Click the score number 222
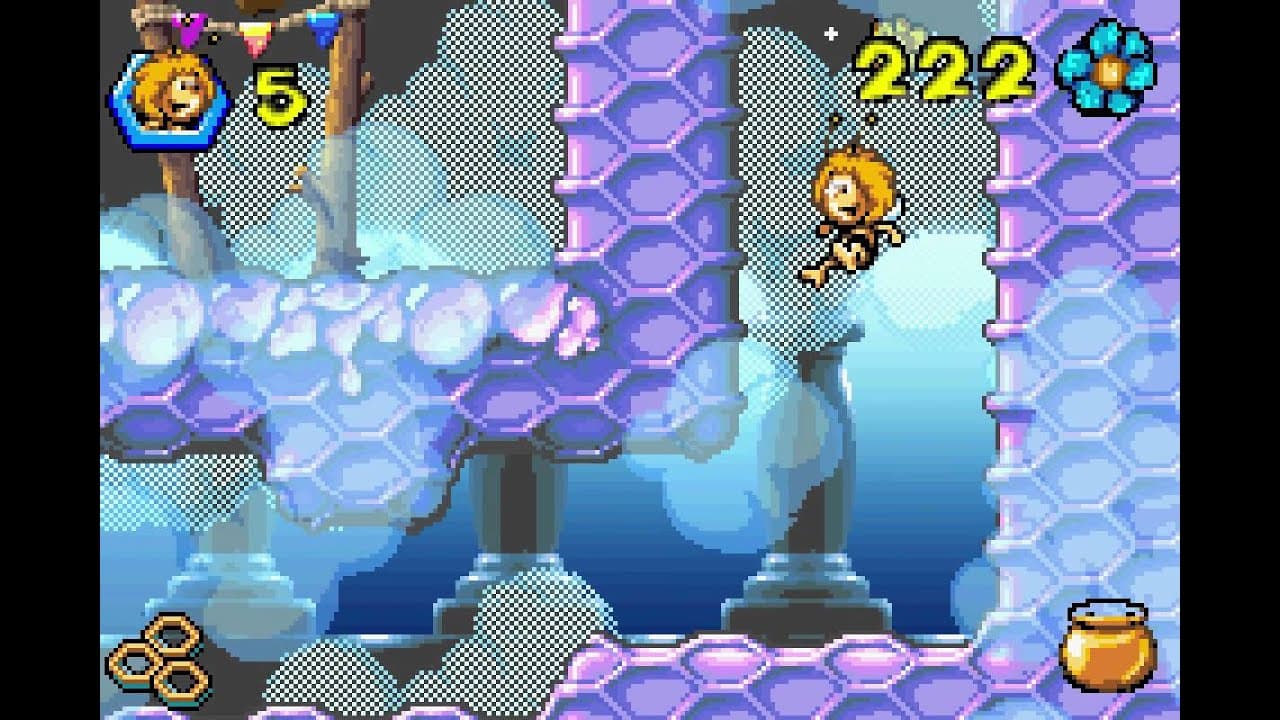 pos(950,72)
